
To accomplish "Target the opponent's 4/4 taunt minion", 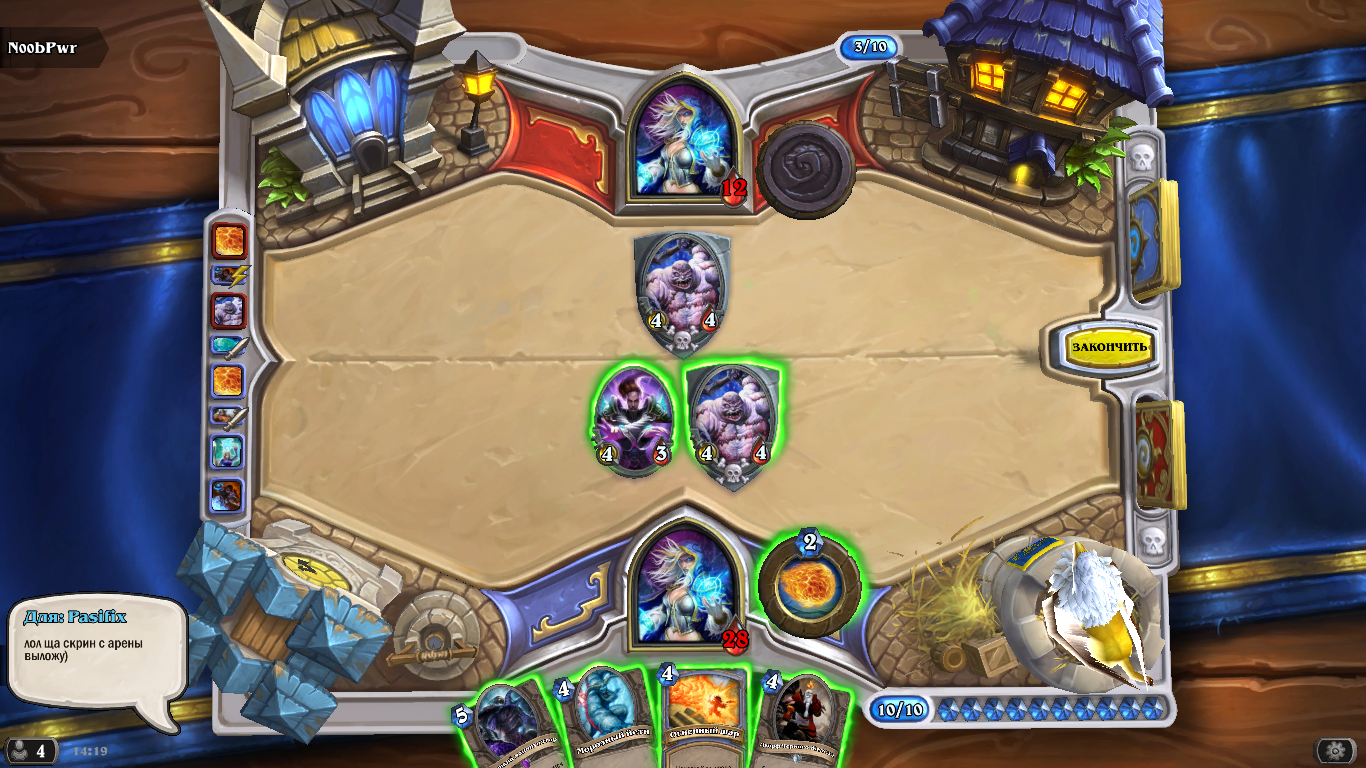I will [x=683, y=292].
